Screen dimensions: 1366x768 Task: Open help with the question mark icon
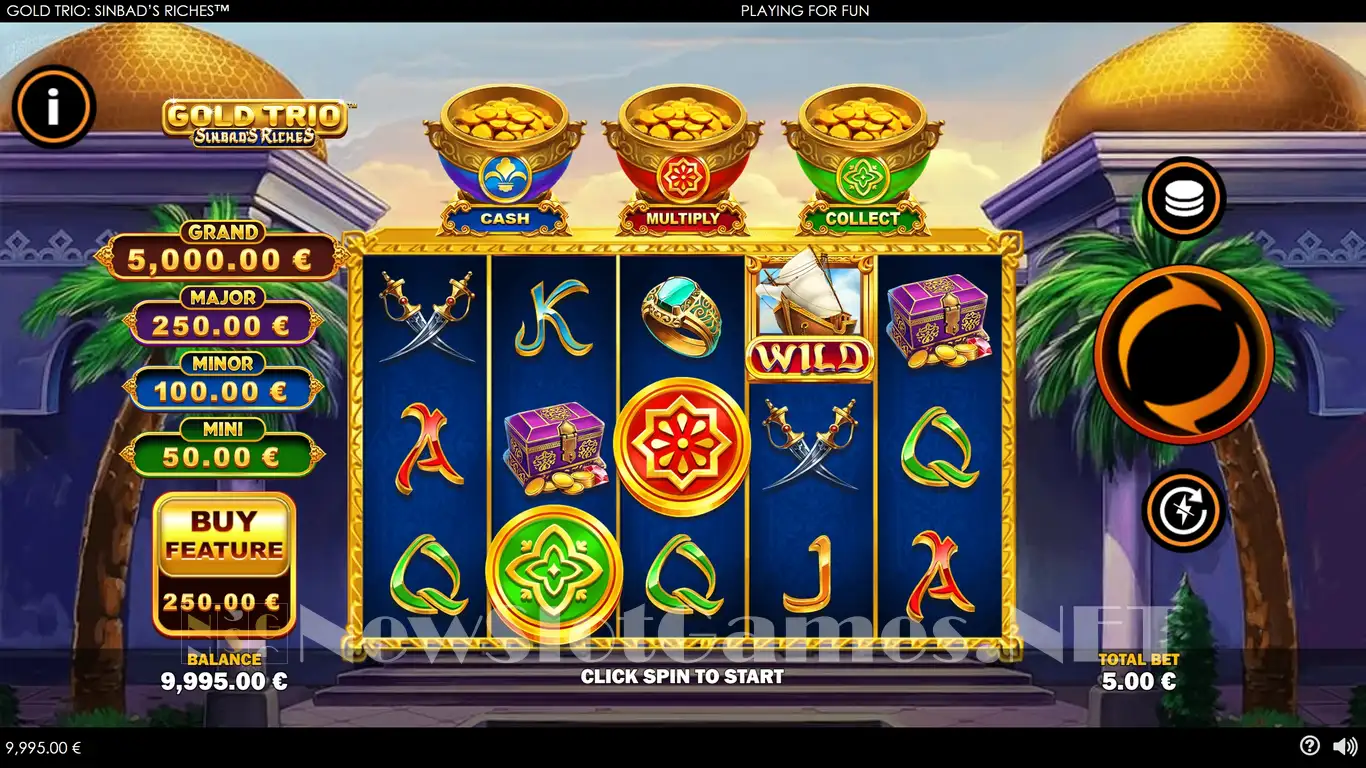[x=1310, y=746]
